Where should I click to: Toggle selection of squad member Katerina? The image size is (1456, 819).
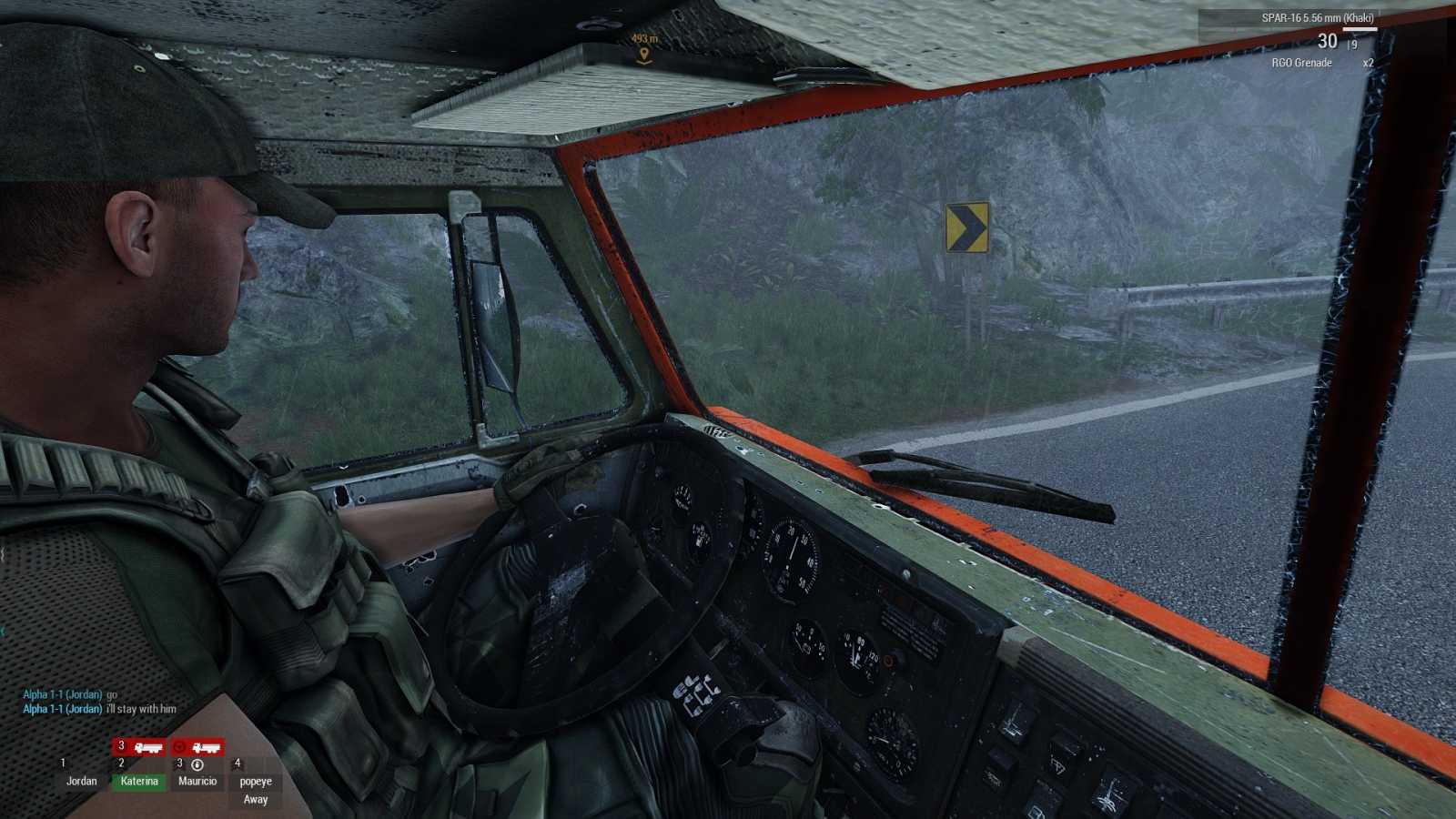140,781
